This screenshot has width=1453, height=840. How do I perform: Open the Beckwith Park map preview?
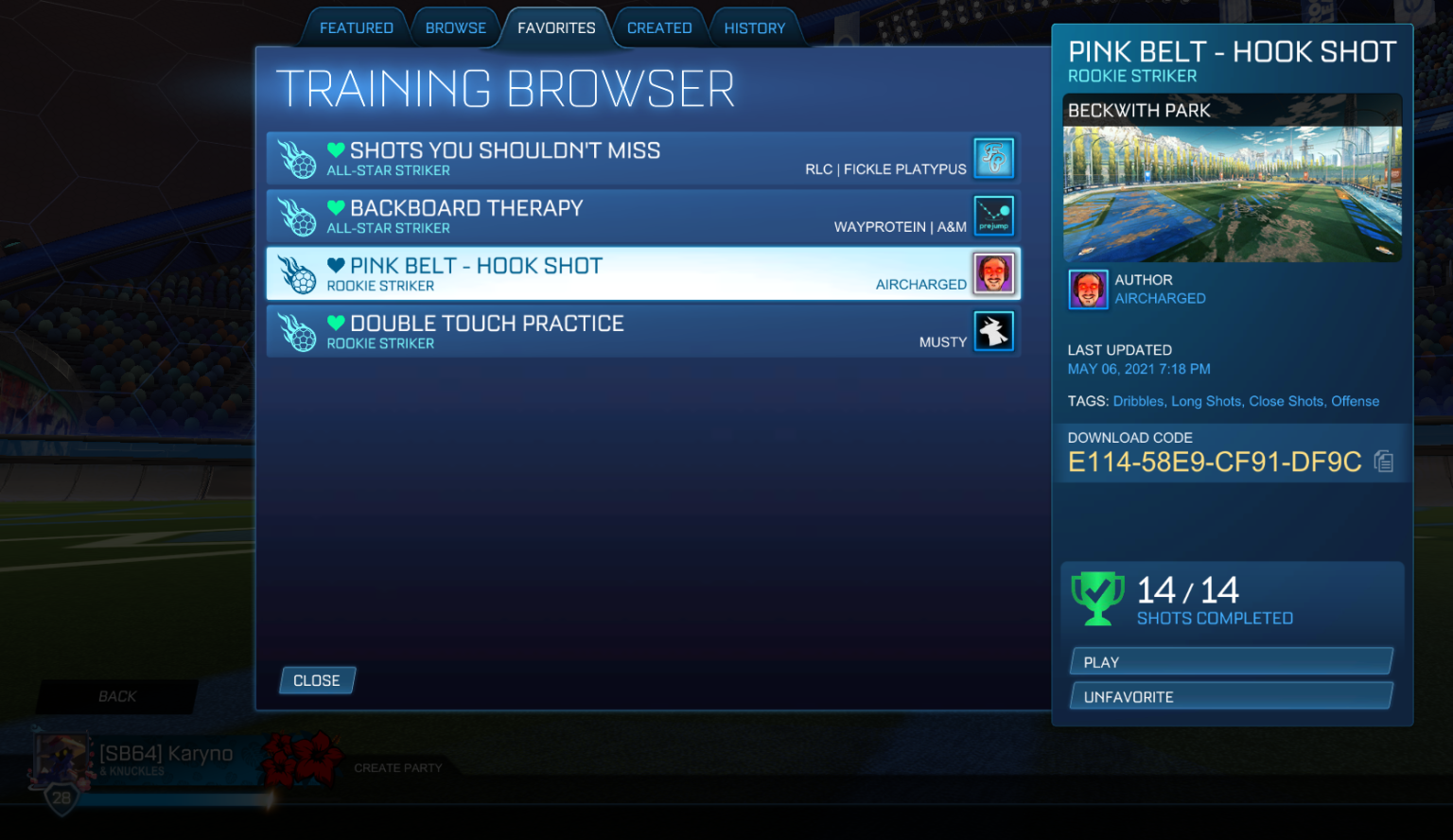click(1233, 178)
